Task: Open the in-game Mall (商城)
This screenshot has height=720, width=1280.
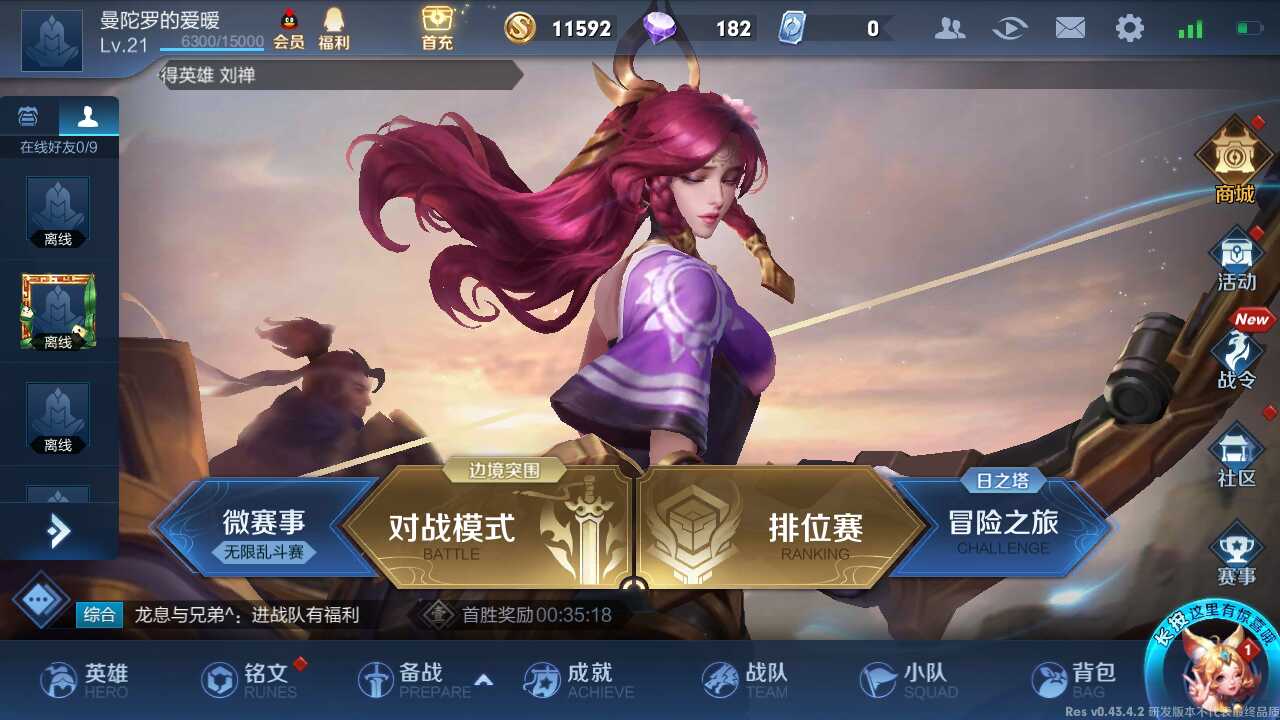Action: tap(1236, 165)
